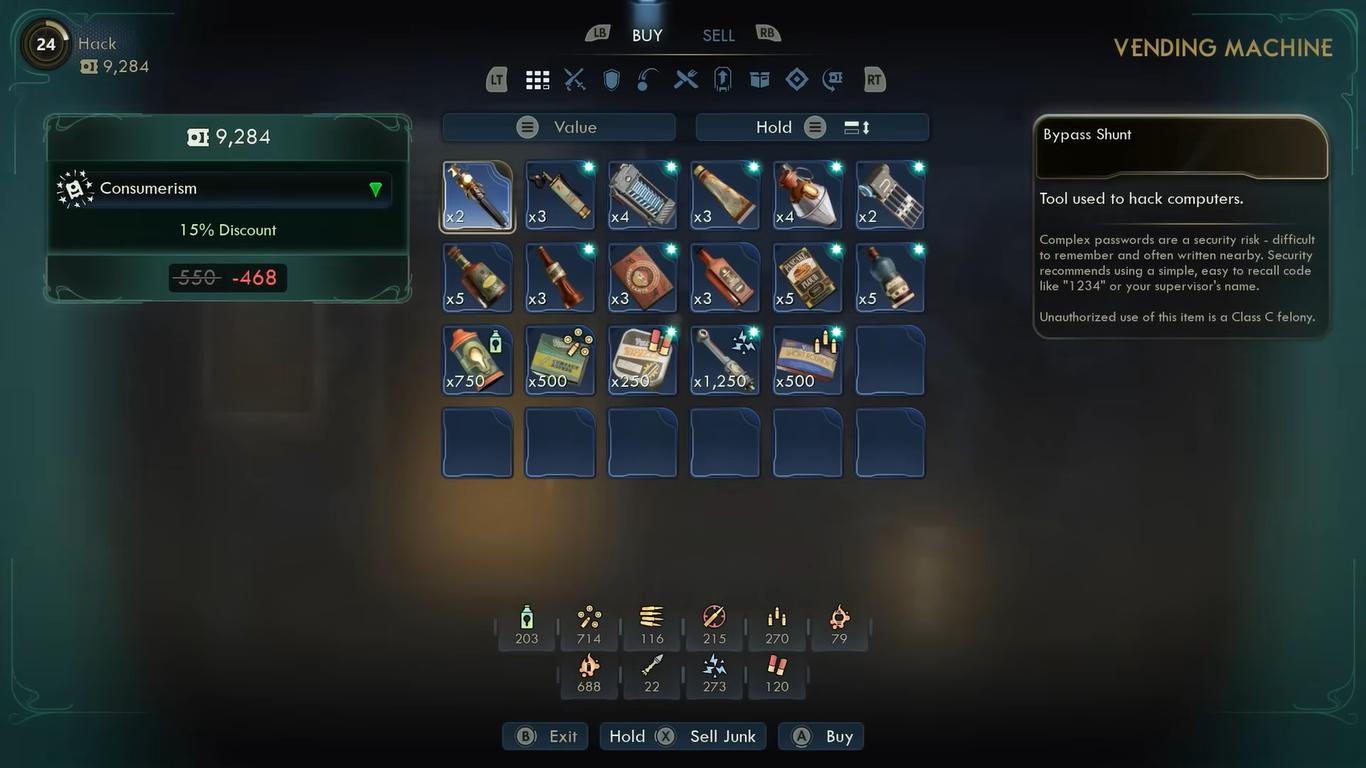Select the red canister x750 slot
This screenshot has width=1366, height=768.
tap(477, 360)
